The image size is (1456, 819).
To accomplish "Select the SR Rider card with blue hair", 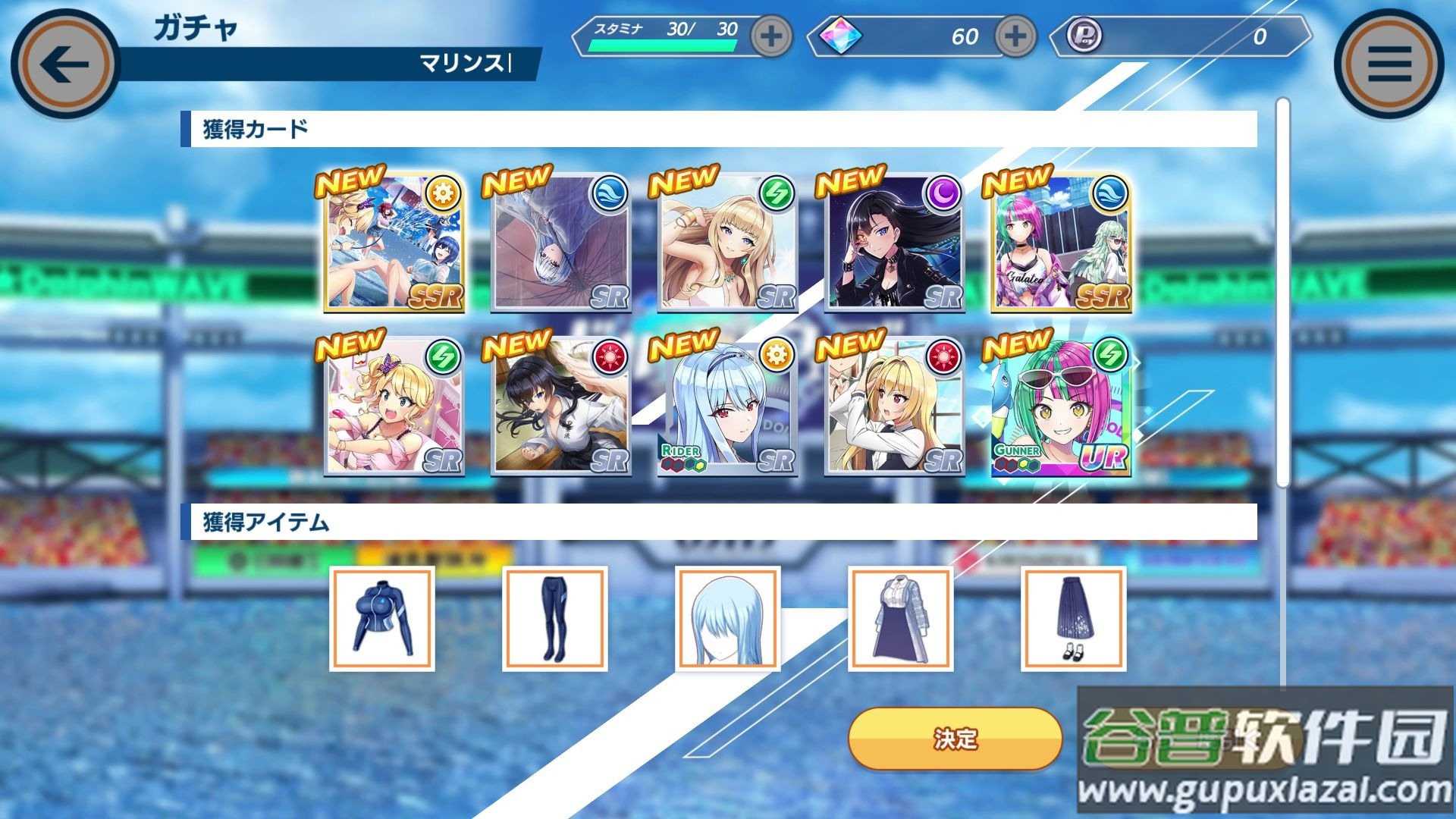I will 727,408.
